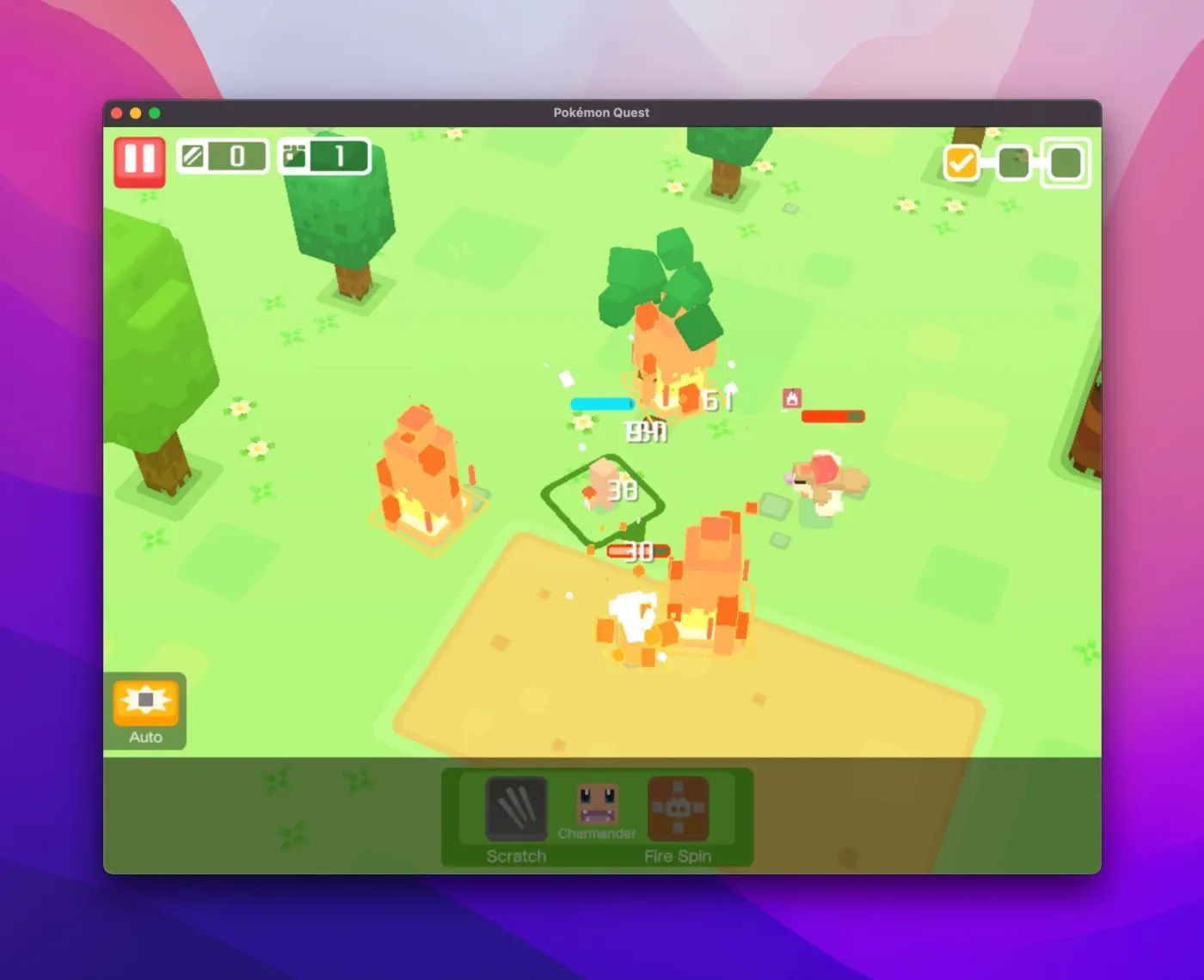Click the Auto battle sun icon
This screenshot has height=980, width=1204.
pyautogui.click(x=146, y=701)
